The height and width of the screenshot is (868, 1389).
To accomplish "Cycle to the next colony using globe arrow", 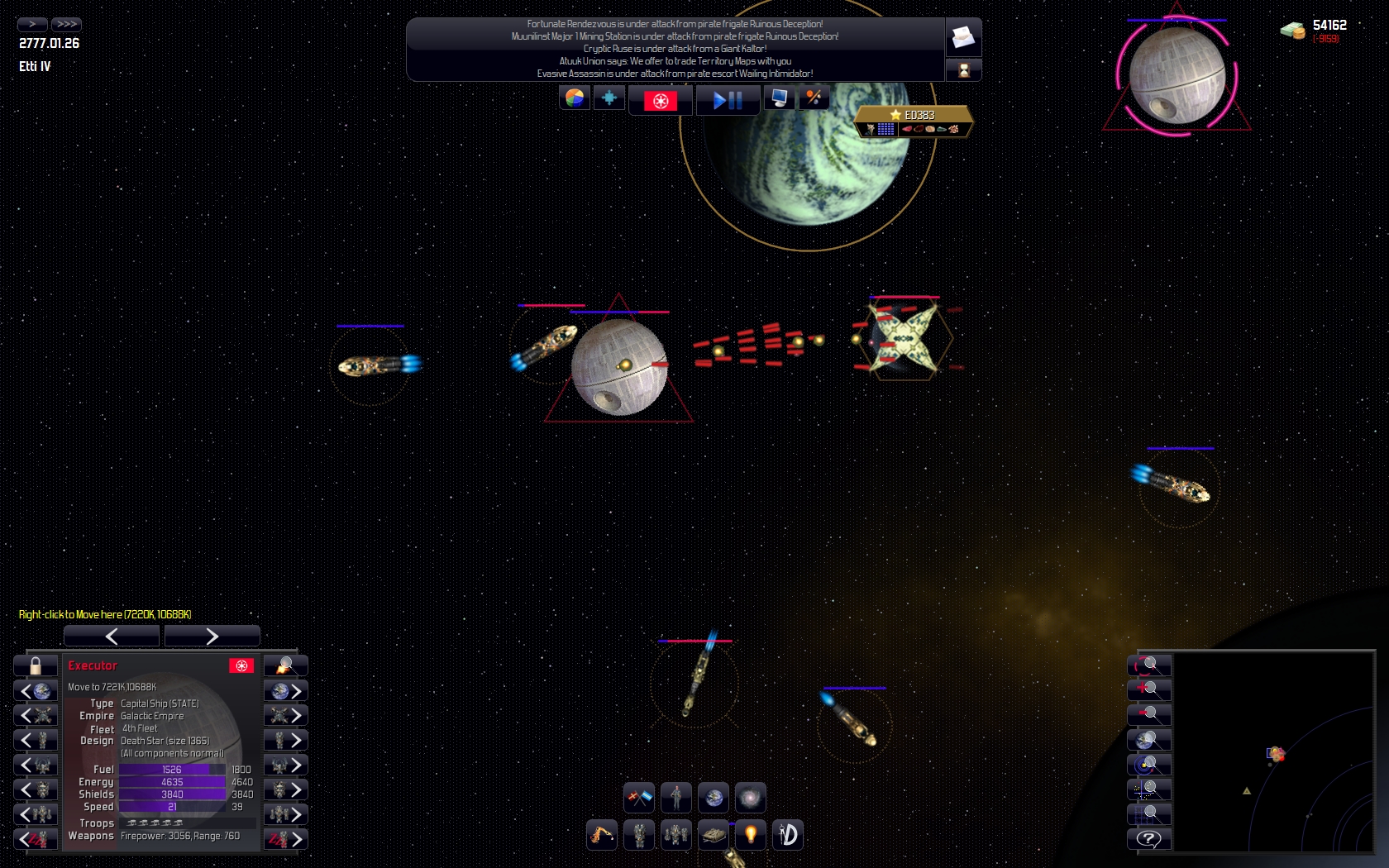I will click(x=286, y=691).
